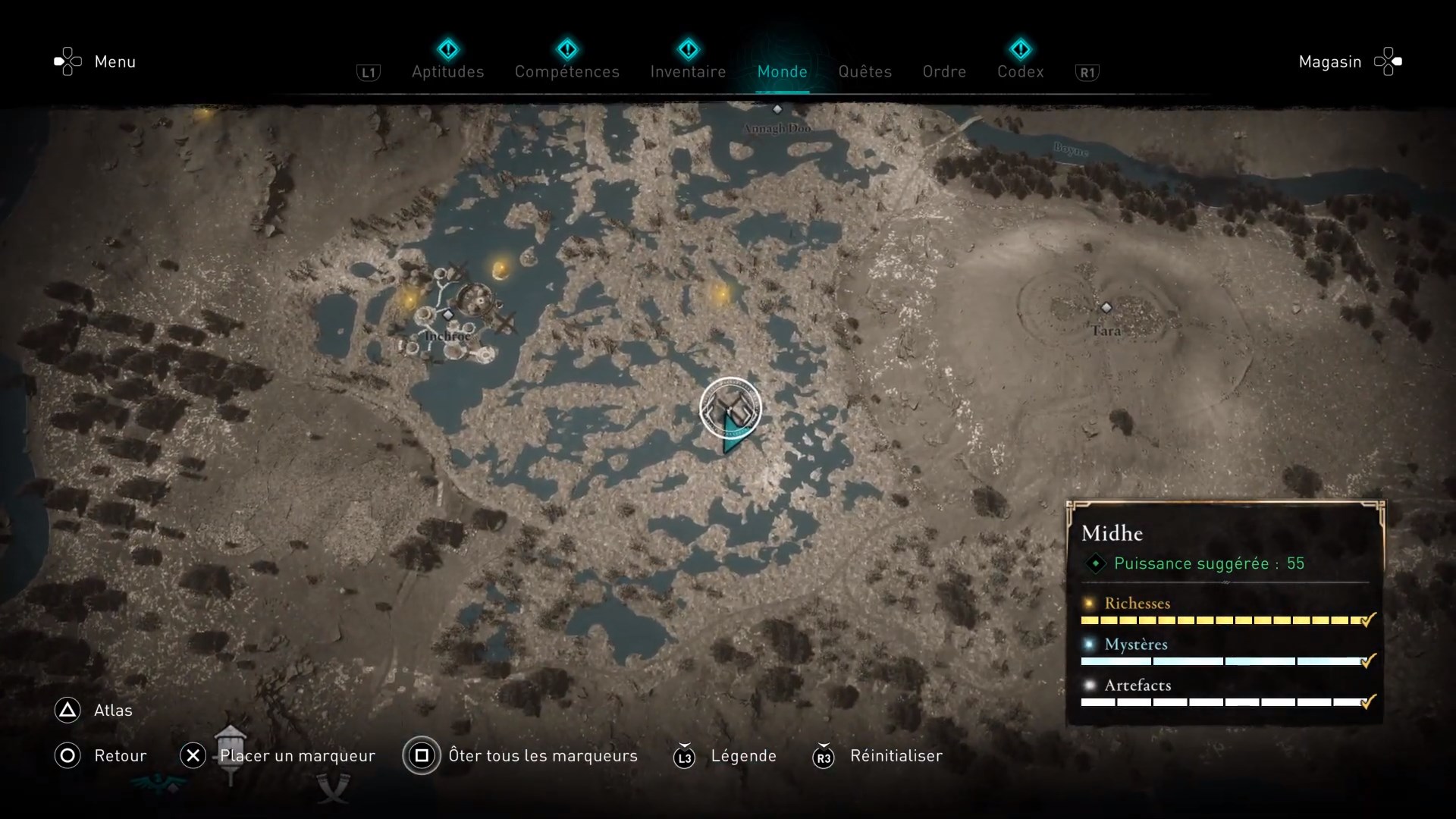Select the map marker cursor icon
Screen dimensions: 1456x819
[x=730, y=409]
